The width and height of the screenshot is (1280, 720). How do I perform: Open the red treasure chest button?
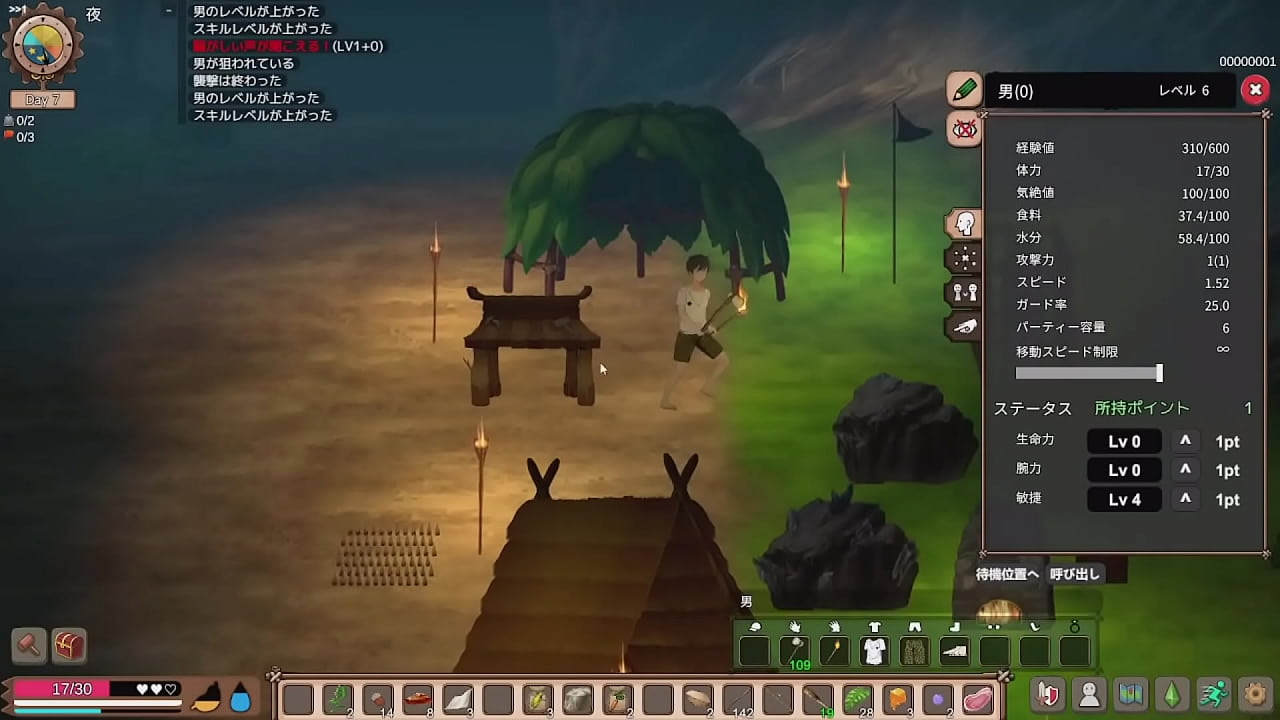[x=69, y=645]
